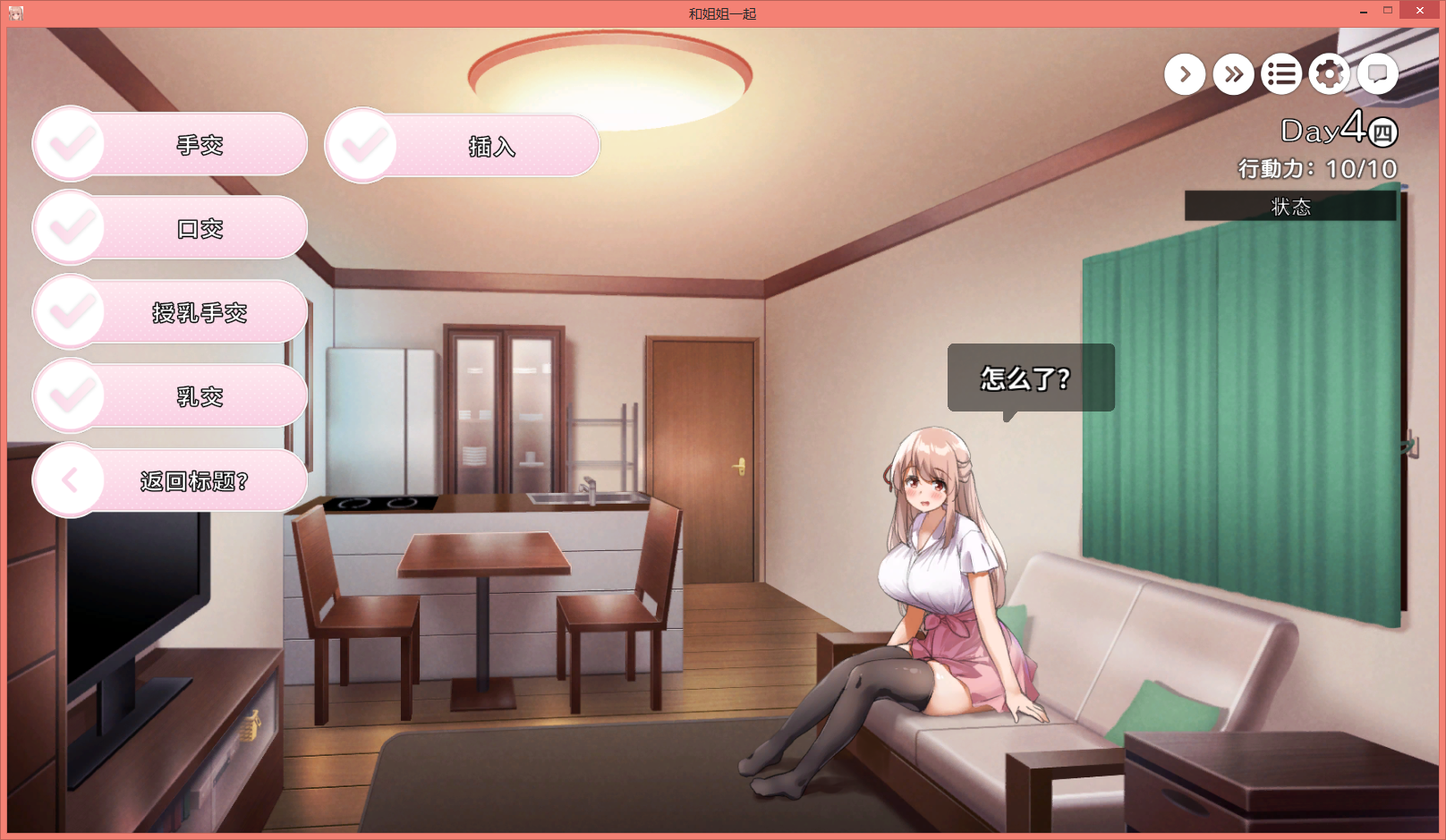Advance with the single arrow next icon
This screenshot has height=840, width=1446.
(x=1185, y=74)
